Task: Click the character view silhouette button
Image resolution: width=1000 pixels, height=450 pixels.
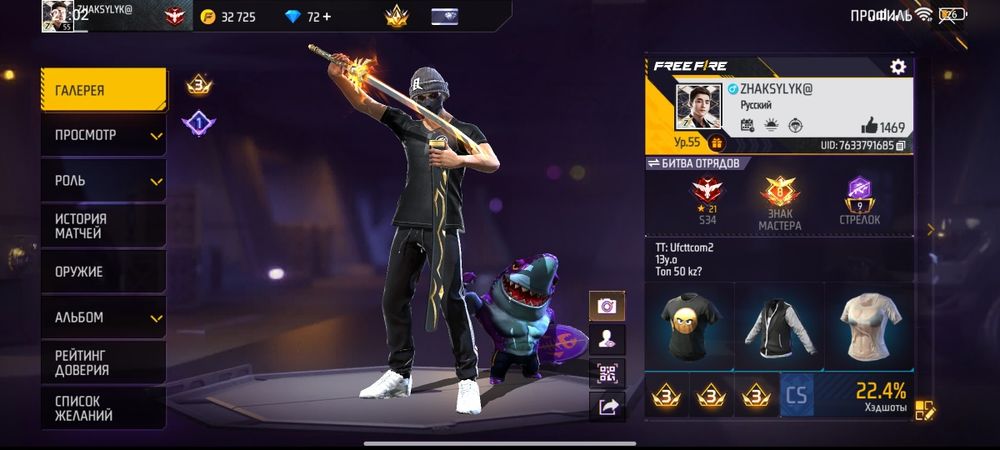Action: coord(606,339)
